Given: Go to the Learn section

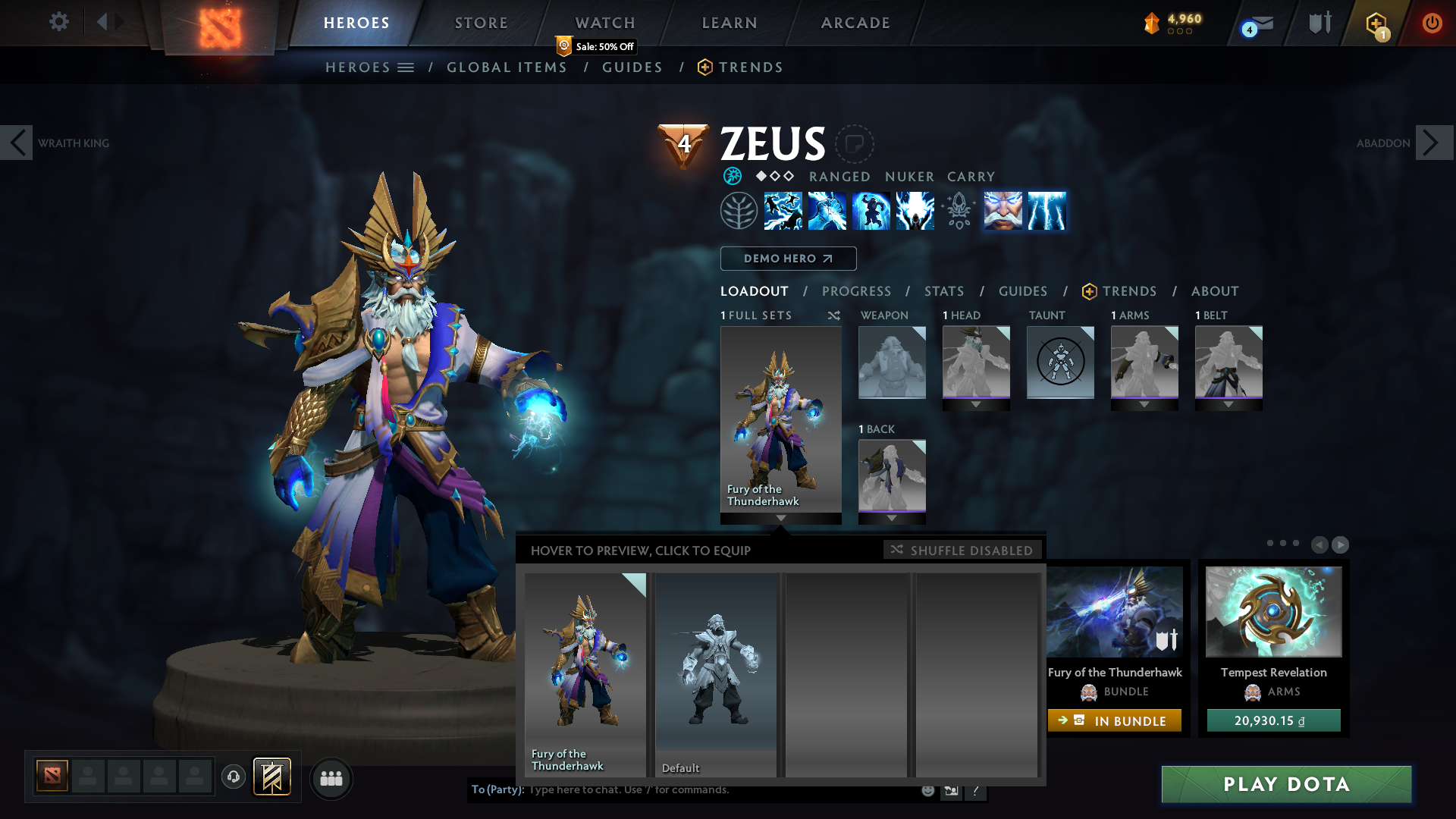Looking at the screenshot, I should [730, 23].
